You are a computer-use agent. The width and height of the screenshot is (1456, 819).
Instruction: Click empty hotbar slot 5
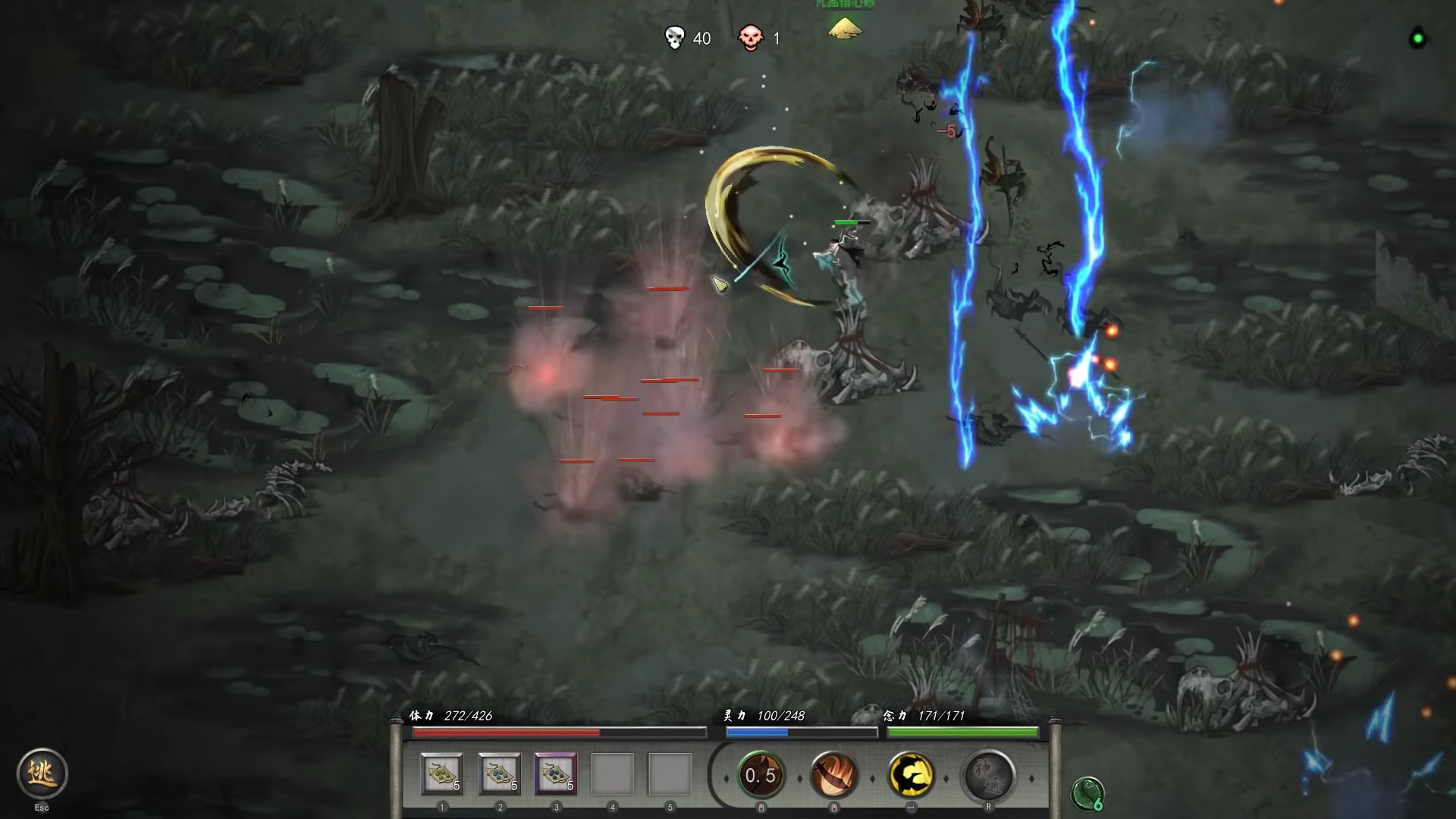coord(671,773)
